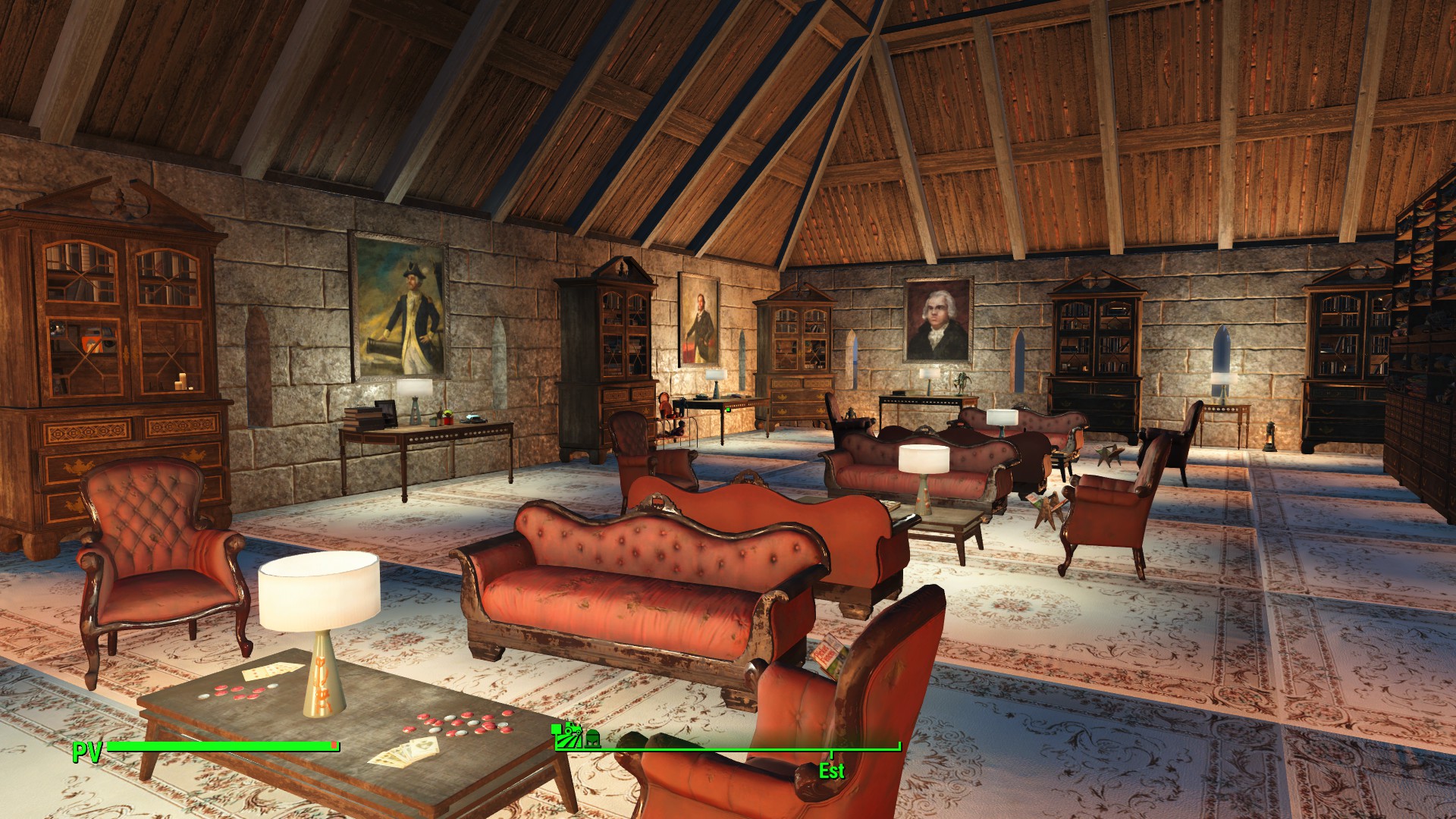Image resolution: width=1456 pixels, height=819 pixels.
Task: Select the dome tank compass marker
Action: pyautogui.click(x=592, y=738)
